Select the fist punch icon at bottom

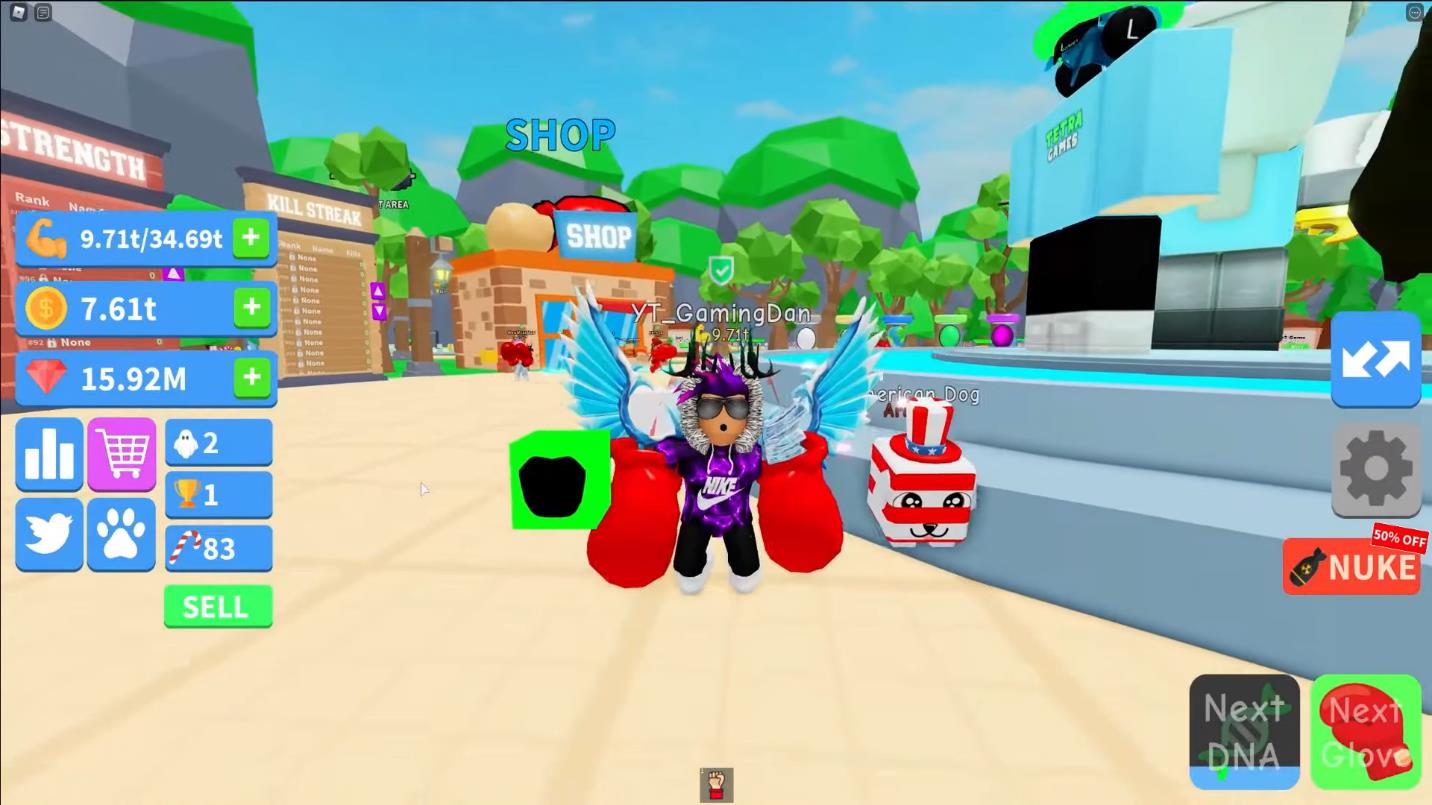(x=716, y=786)
